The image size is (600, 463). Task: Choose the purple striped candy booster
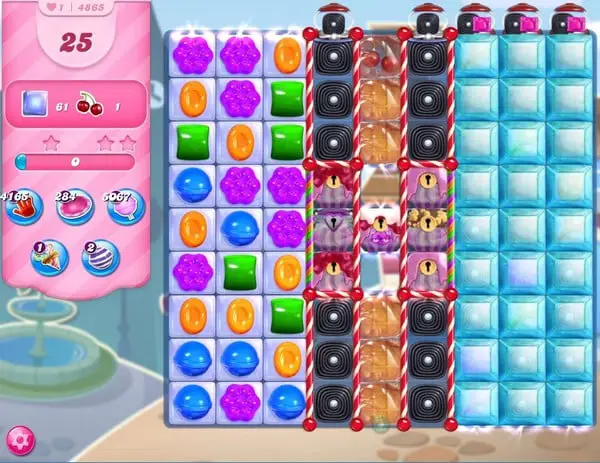pyautogui.click(x=100, y=257)
